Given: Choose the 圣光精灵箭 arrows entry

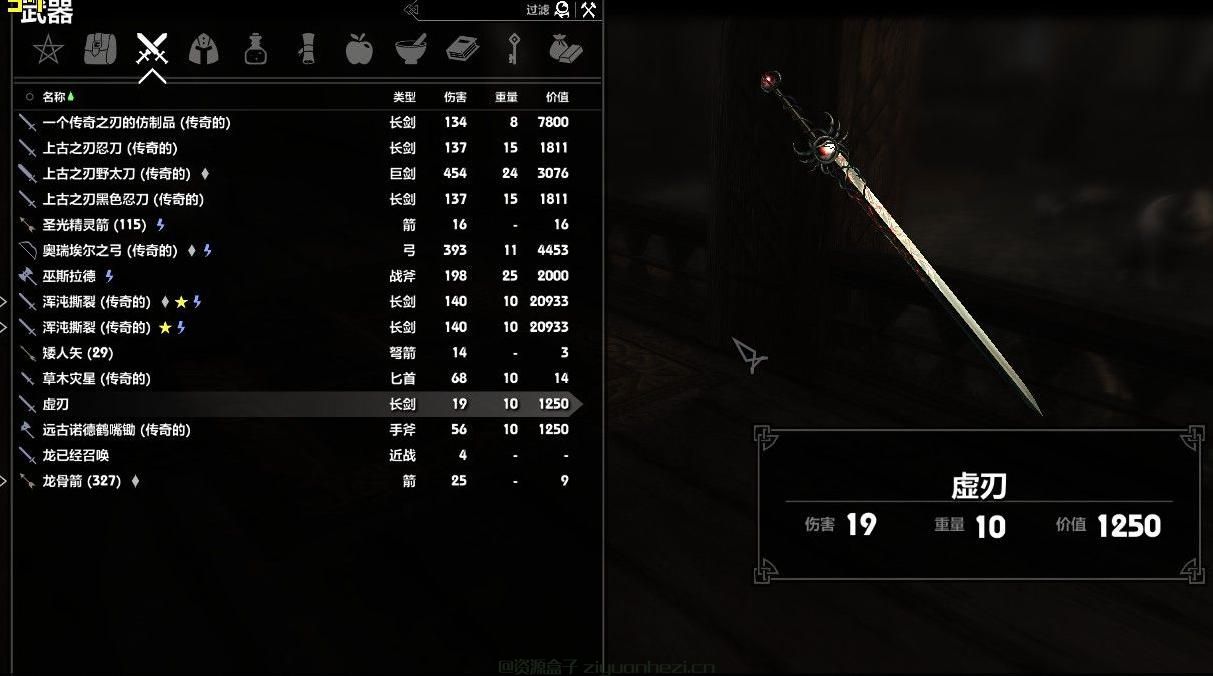Looking at the screenshot, I should pyautogui.click(x=94, y=225).
